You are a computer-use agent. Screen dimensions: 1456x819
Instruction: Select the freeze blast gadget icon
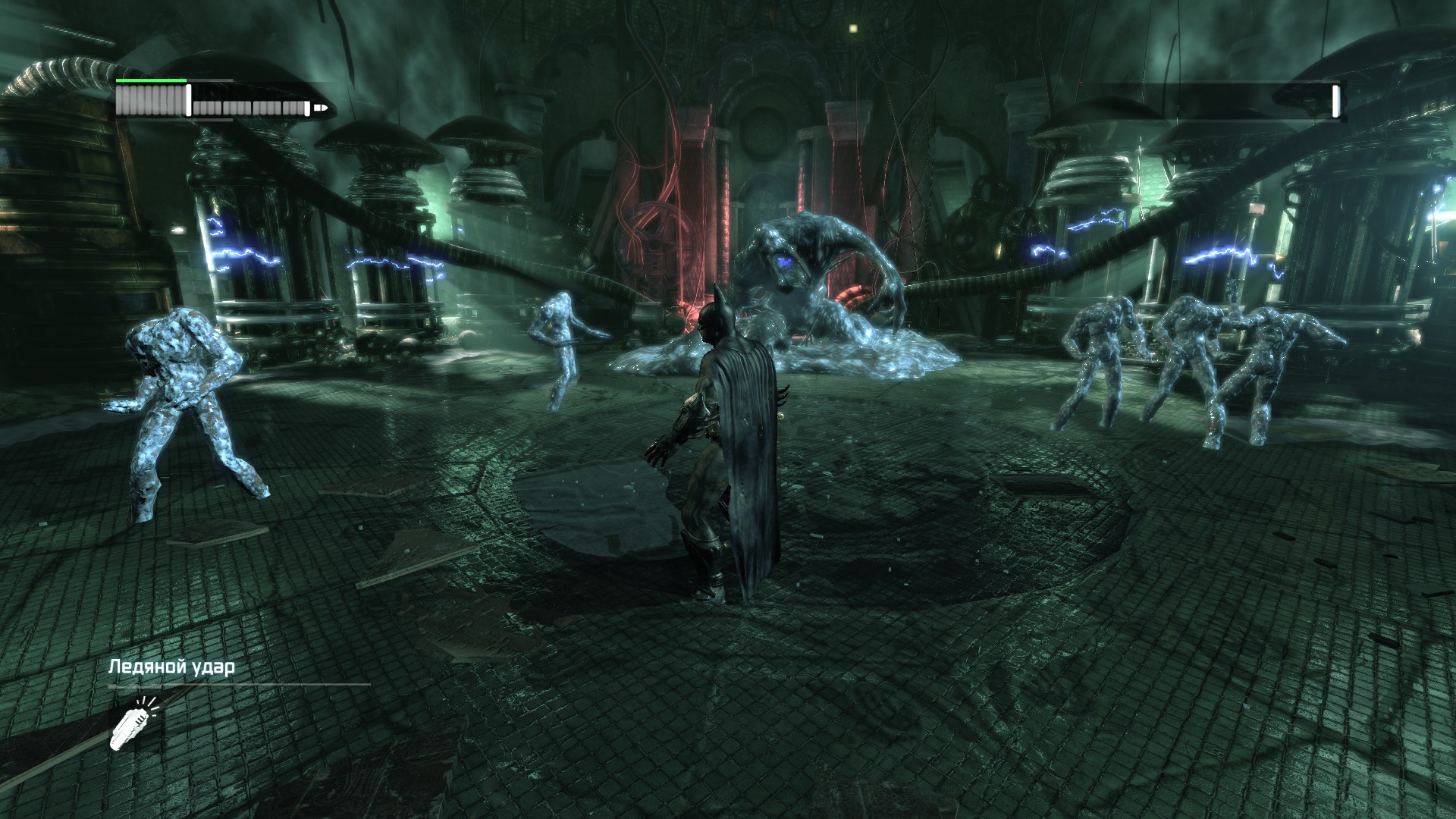tap(132, 723)
